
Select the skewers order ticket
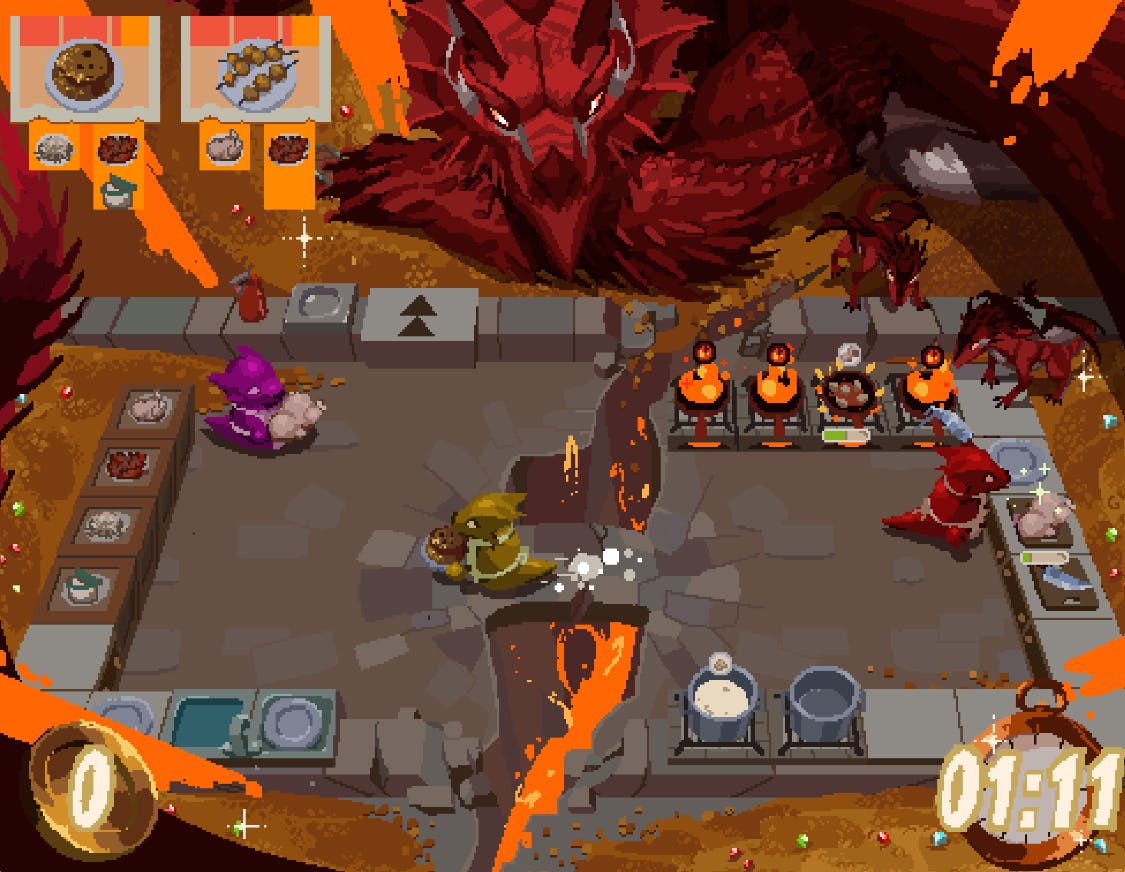(x=256, y=68)
